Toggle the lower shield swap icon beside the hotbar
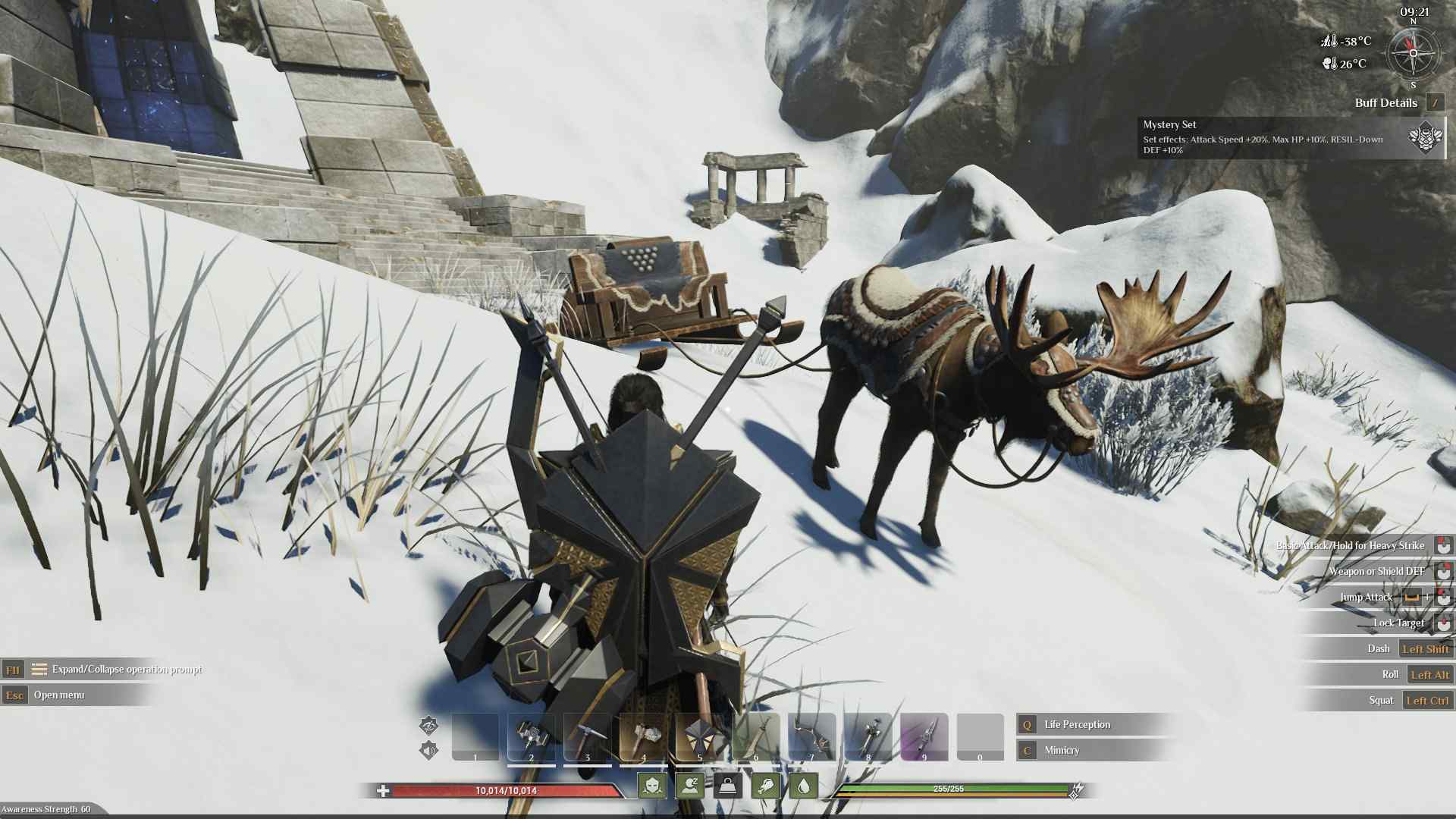The width and height of the screenshot is (1456, 819). pyautogui.click(x=429, y=751)
